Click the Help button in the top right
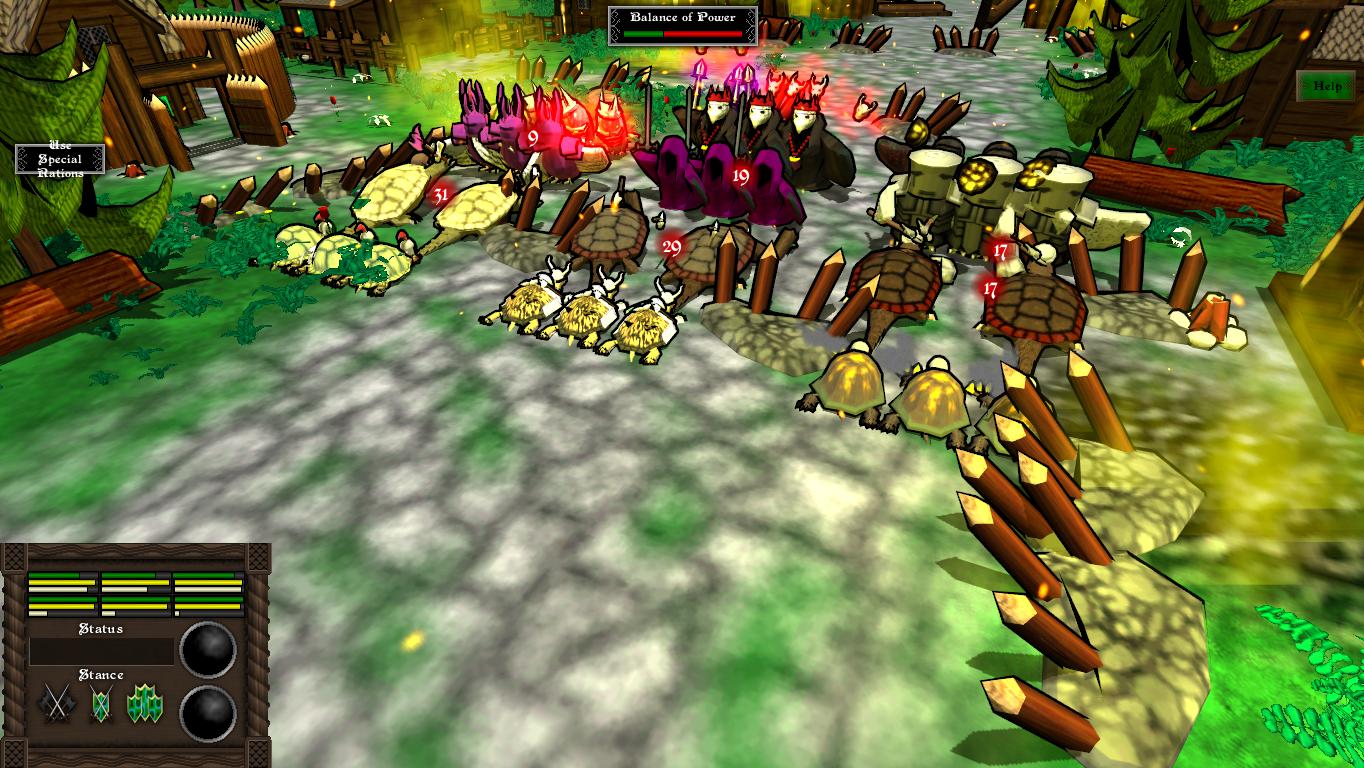 tap(1326, 87)
